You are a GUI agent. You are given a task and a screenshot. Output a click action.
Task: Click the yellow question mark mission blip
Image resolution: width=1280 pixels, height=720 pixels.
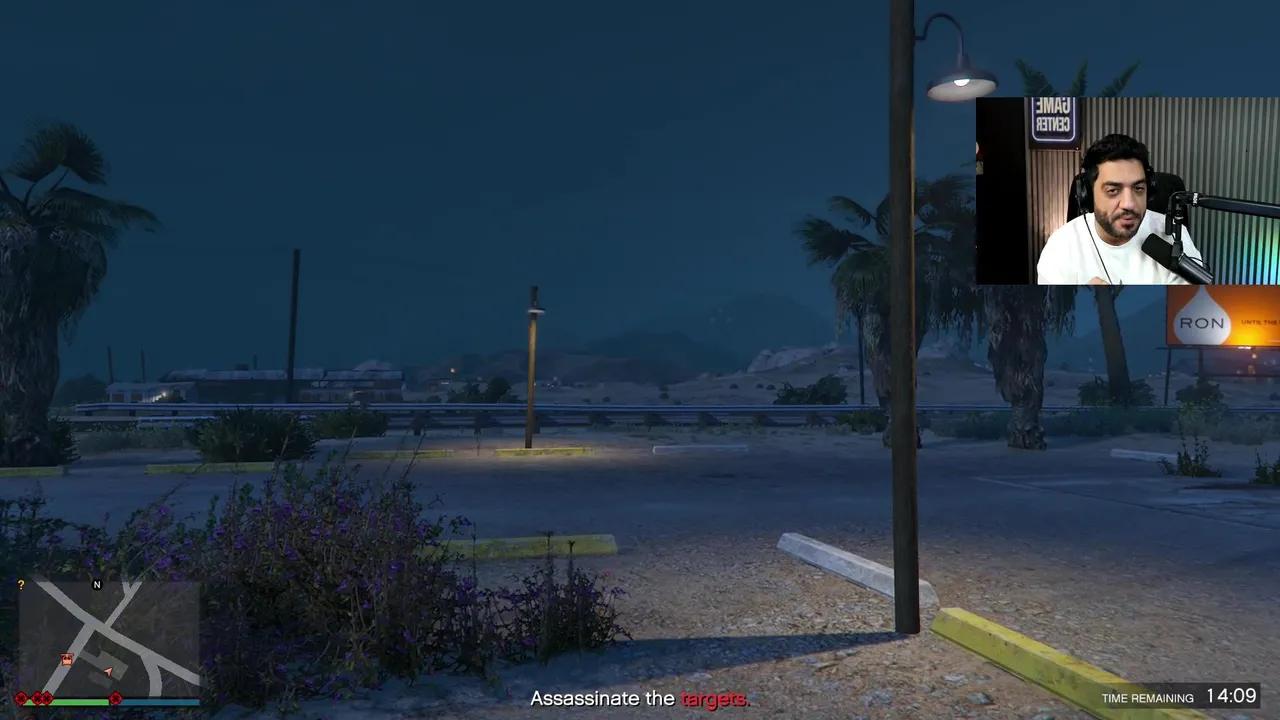coord(21,584)
